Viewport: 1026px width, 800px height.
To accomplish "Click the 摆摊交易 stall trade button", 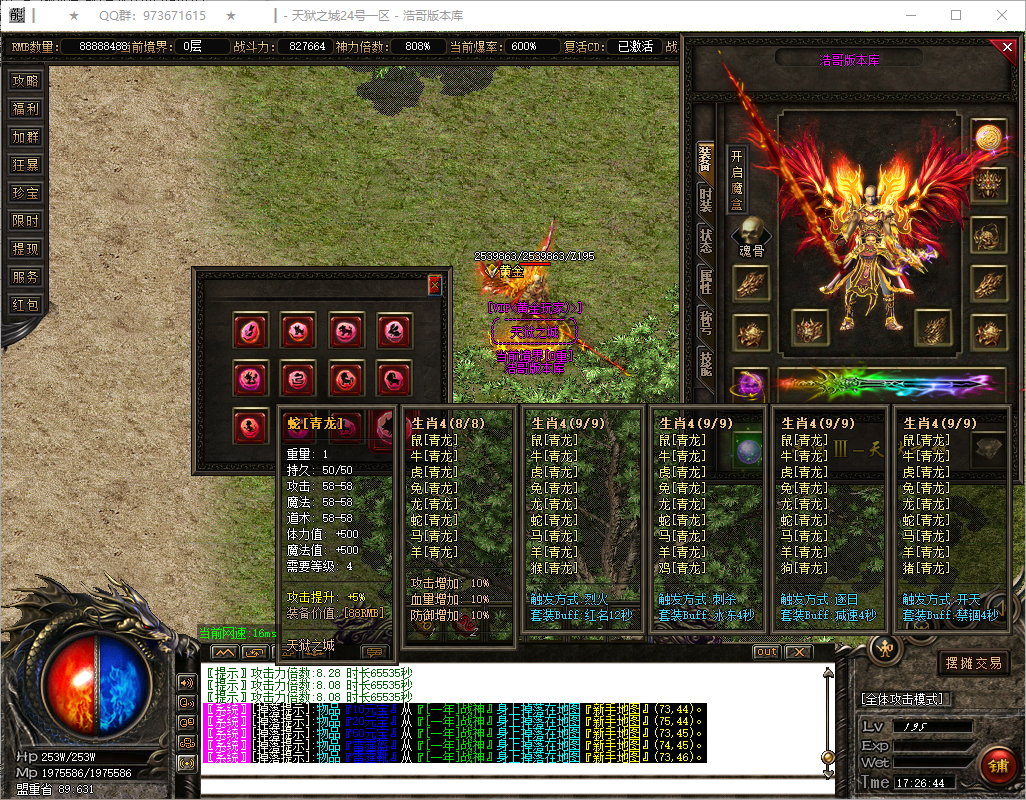I will 973,663.
